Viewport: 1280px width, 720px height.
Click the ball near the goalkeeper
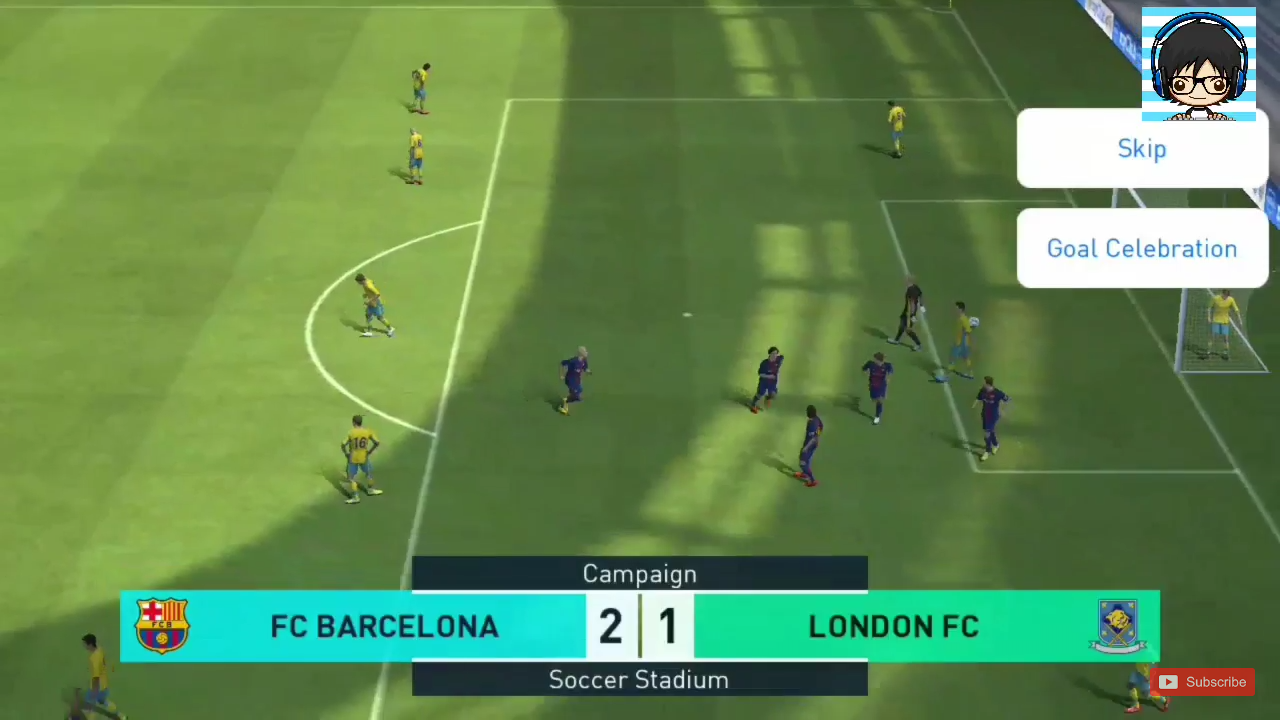(x=973, y=322)
